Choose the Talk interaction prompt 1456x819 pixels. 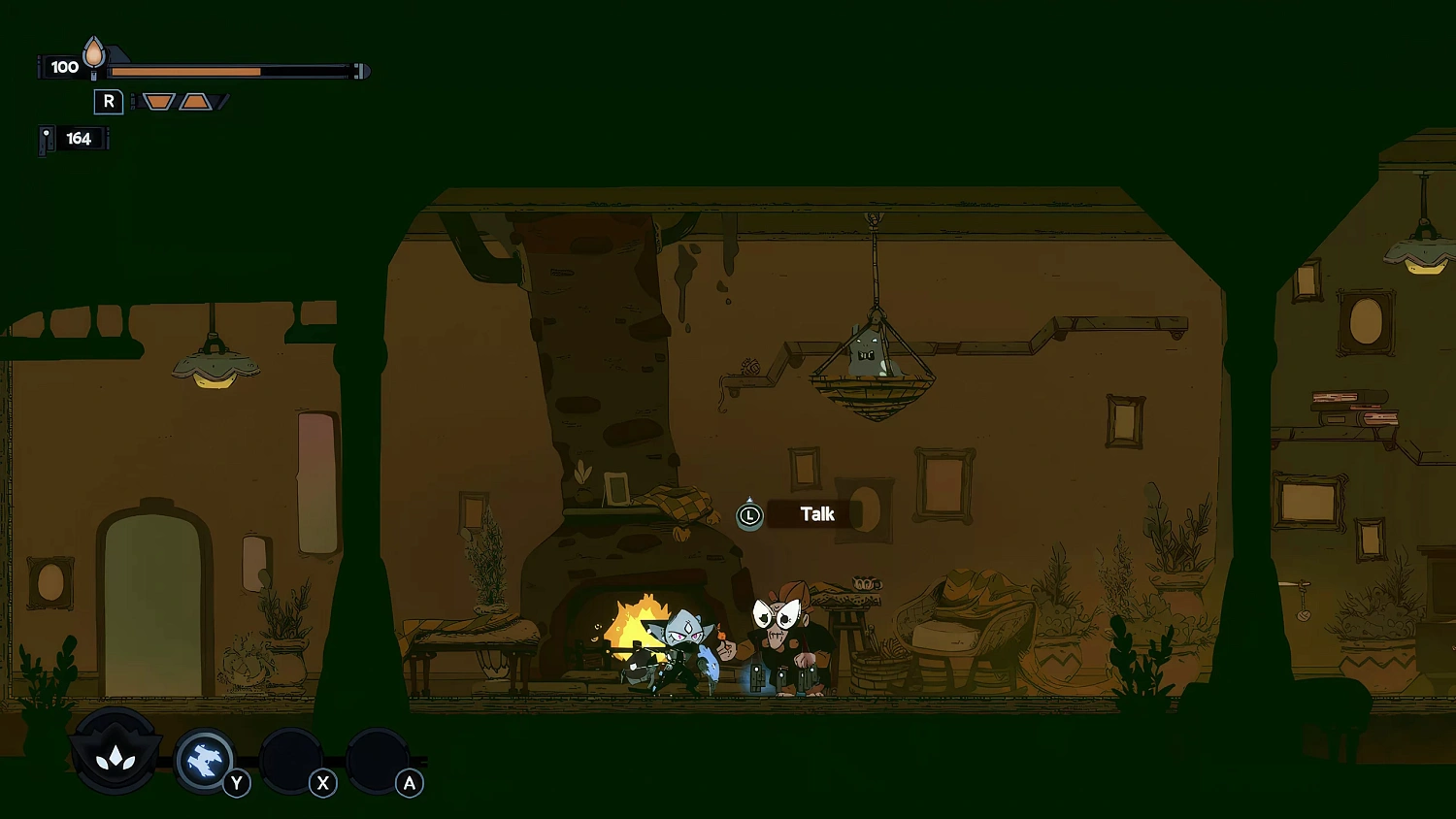[815, 514]
